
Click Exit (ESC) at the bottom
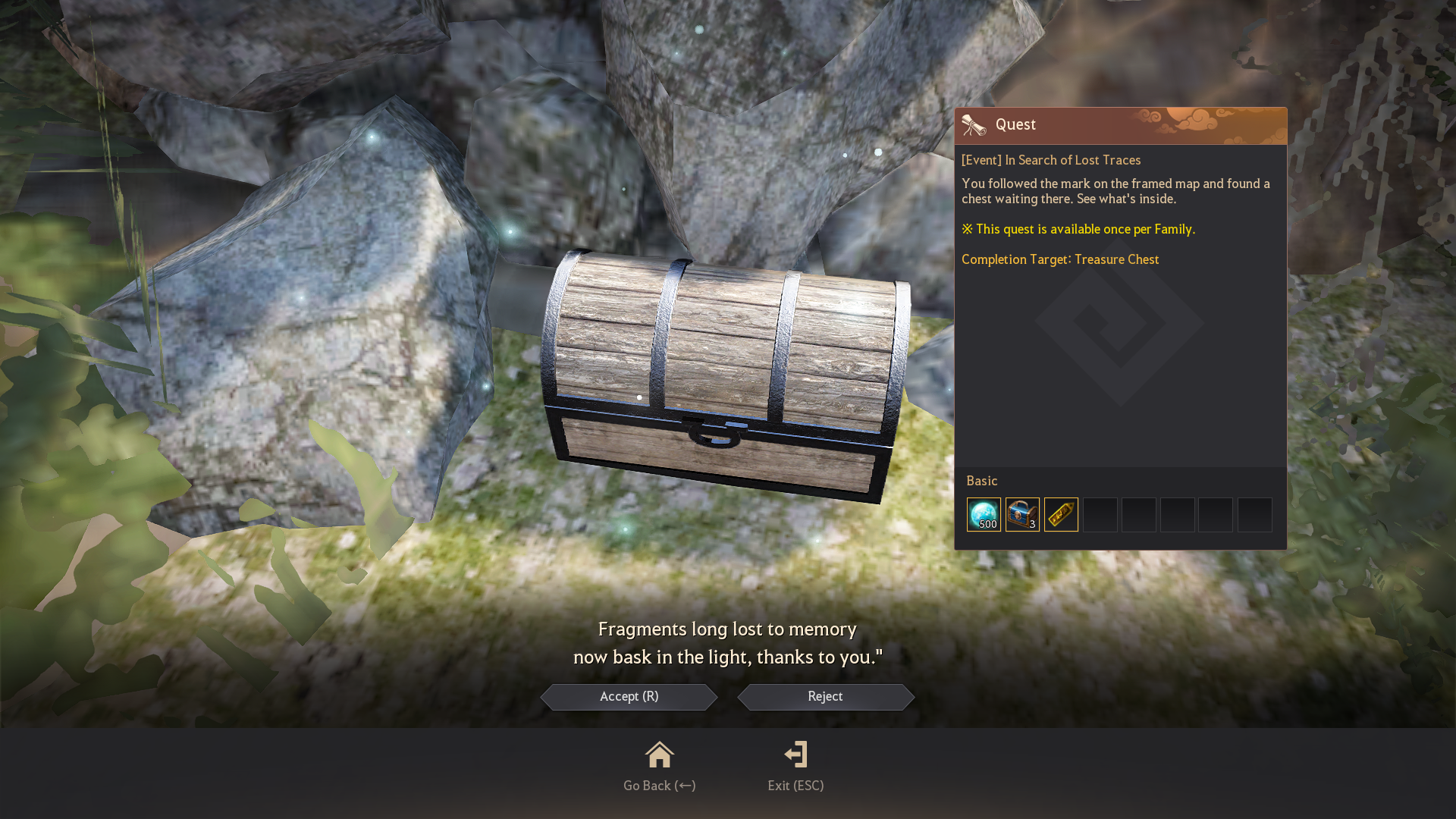tap(795, 785)
